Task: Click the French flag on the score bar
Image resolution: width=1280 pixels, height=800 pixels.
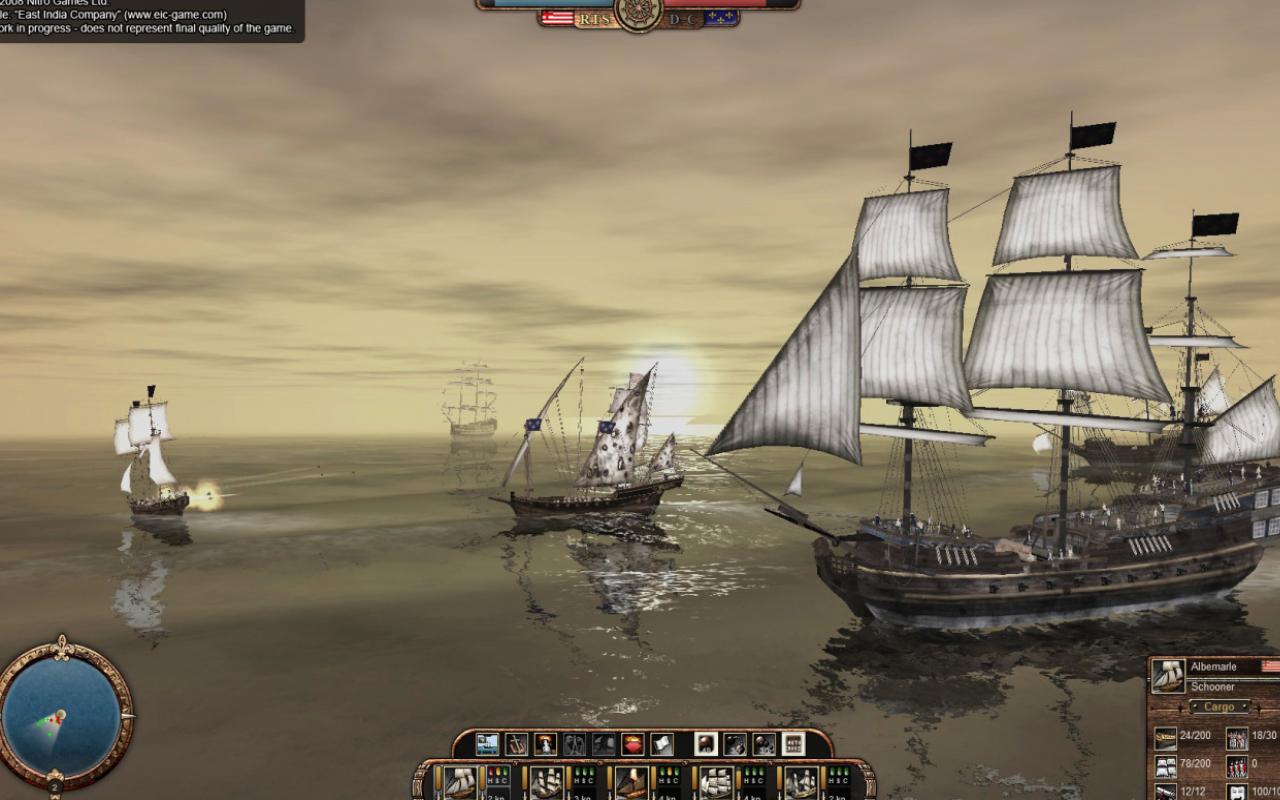Action: tap(720, 17)
